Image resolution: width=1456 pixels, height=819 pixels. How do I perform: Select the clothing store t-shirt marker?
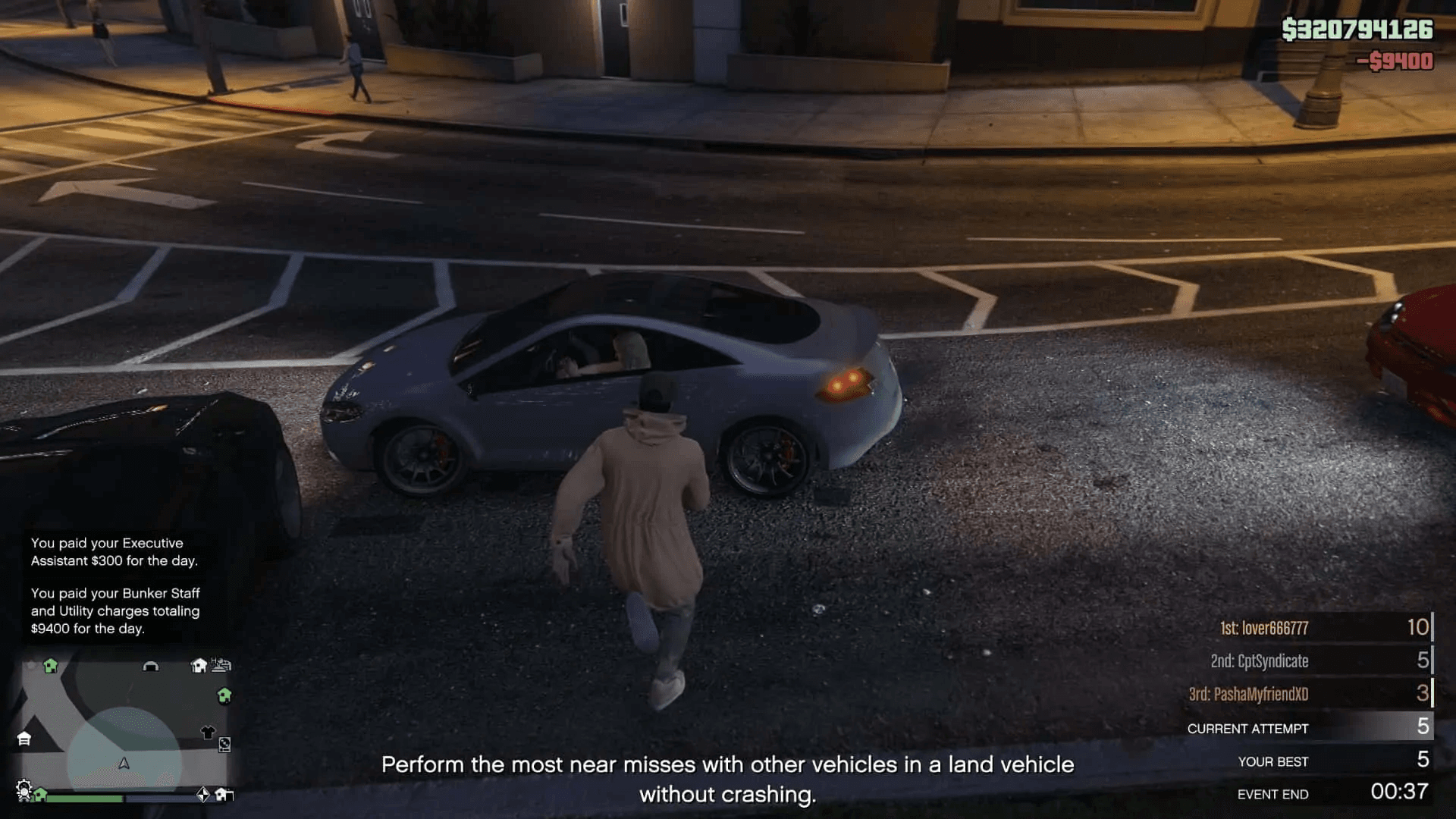point(208,732)
